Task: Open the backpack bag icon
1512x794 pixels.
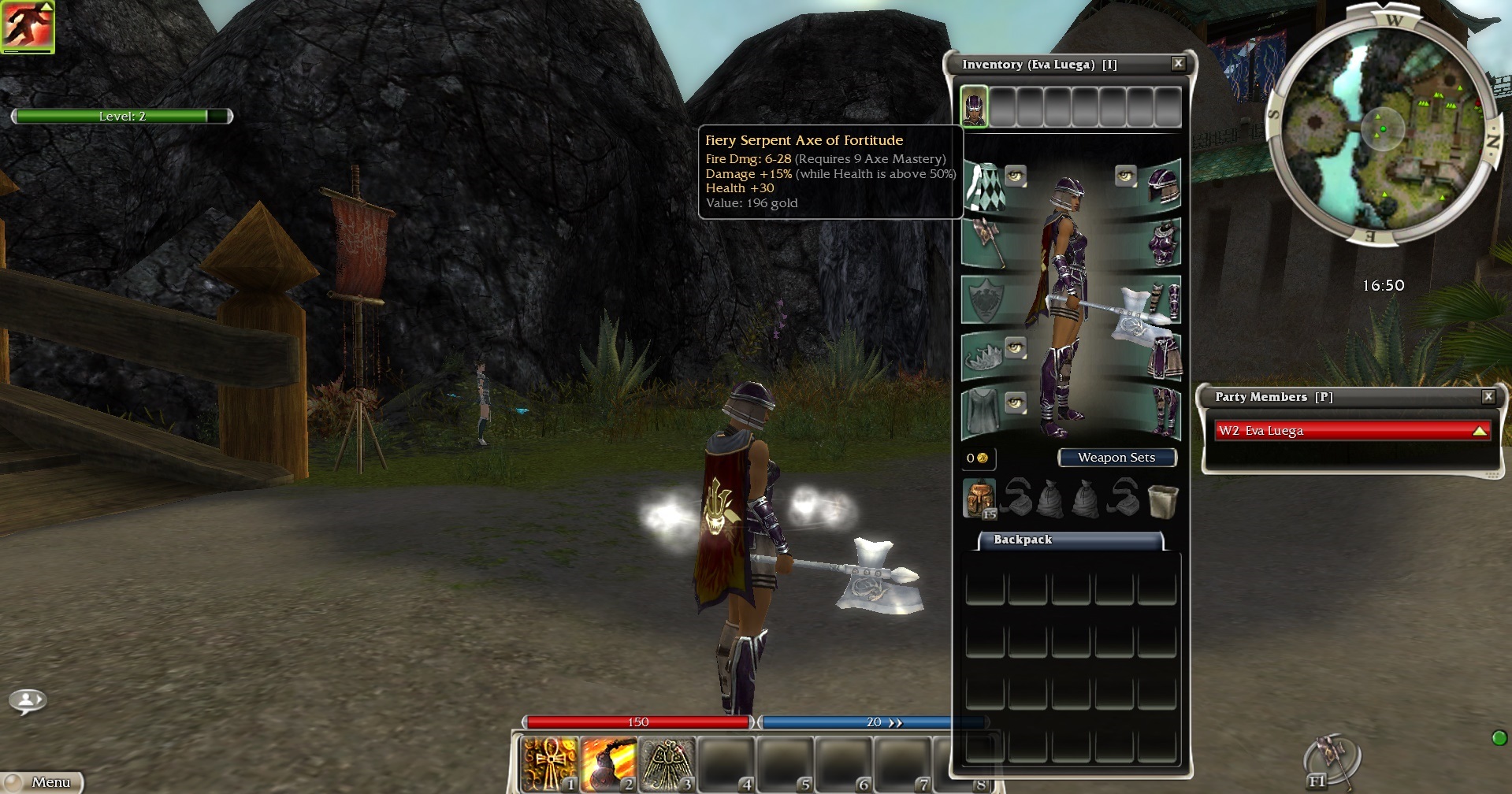Action: [979, 498]
